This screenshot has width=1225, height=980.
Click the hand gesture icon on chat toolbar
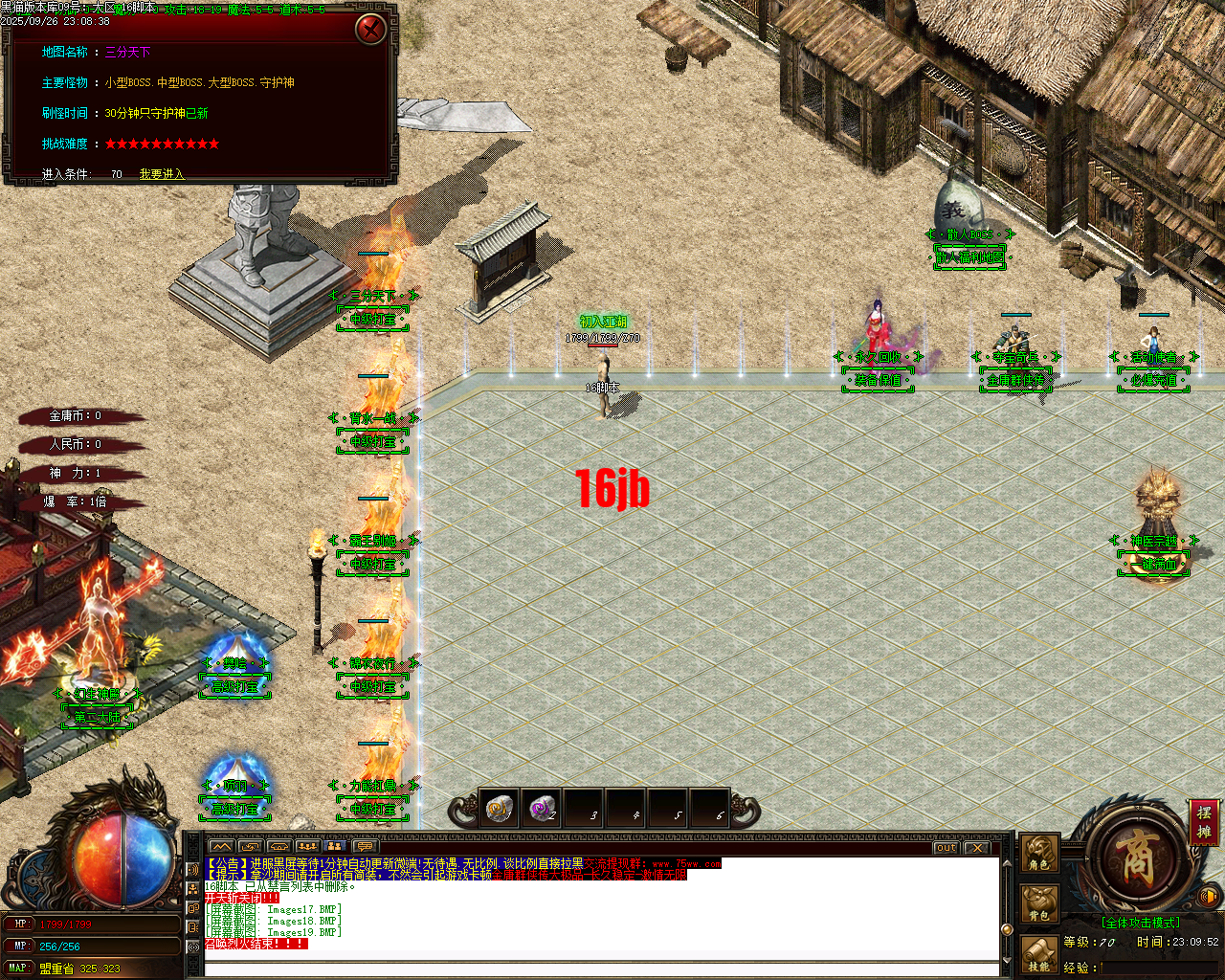point(278,846)
